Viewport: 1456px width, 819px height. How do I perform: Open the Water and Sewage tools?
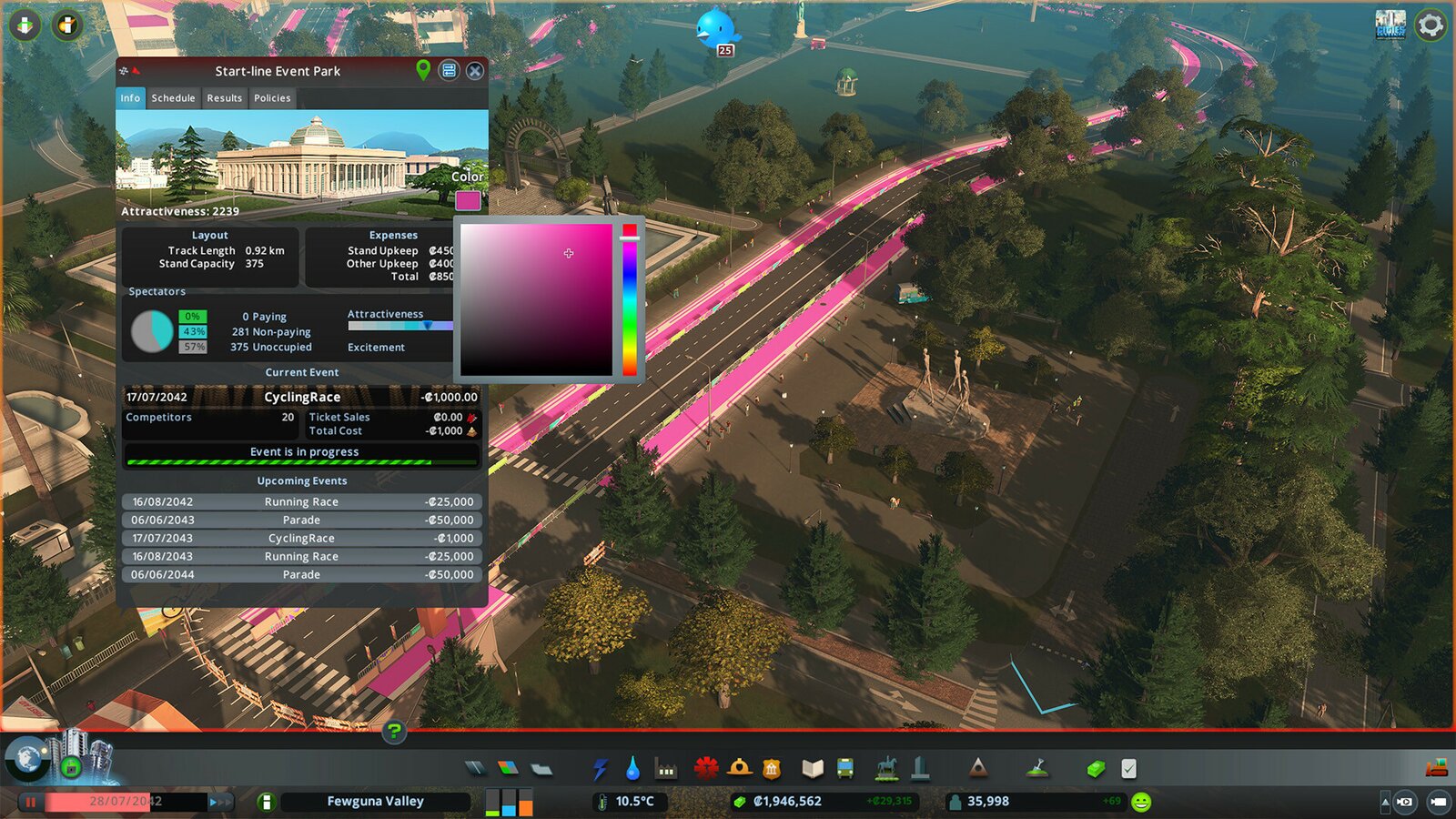point(632,768)
